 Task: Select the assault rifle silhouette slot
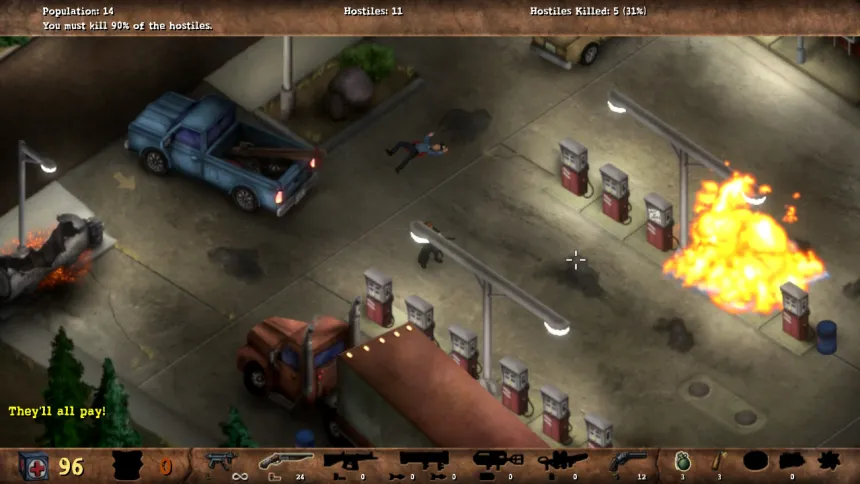(350, 461)
